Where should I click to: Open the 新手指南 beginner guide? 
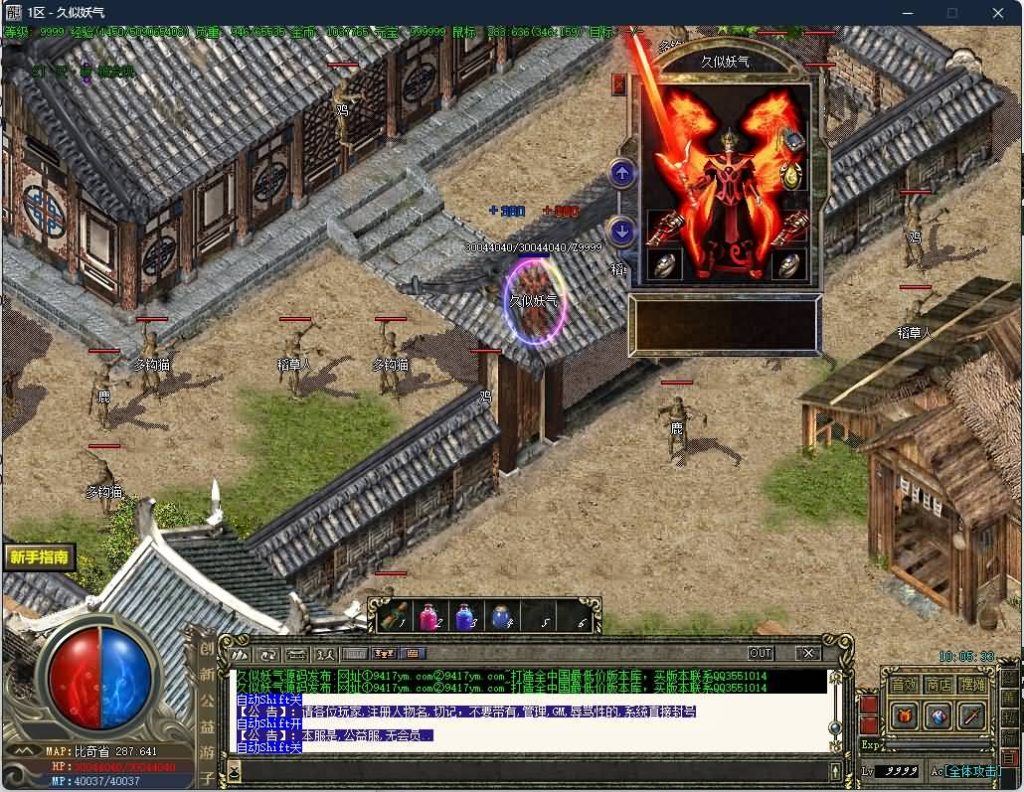(x=40, y=557)
